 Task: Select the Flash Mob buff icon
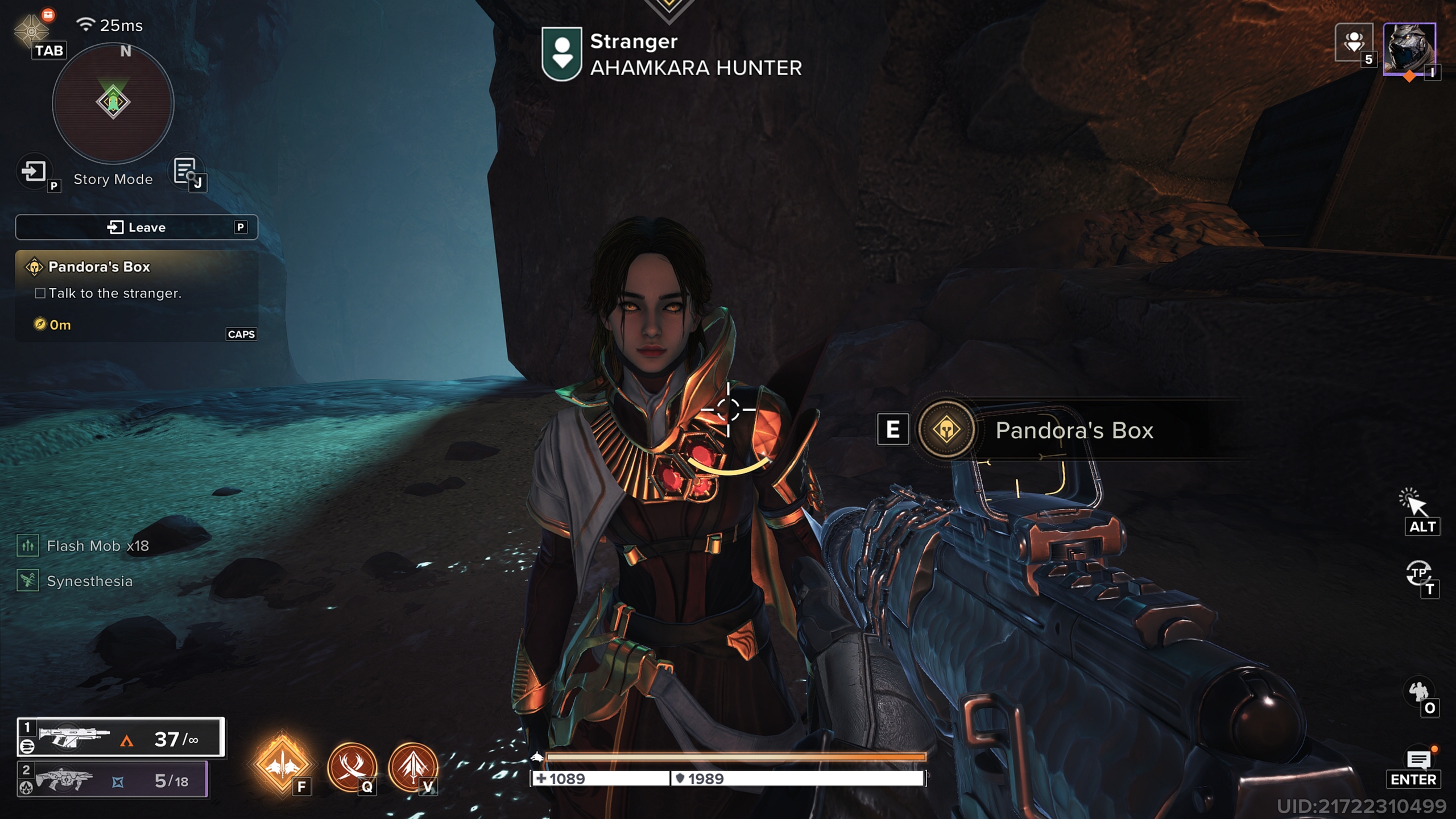click(28, 545)
